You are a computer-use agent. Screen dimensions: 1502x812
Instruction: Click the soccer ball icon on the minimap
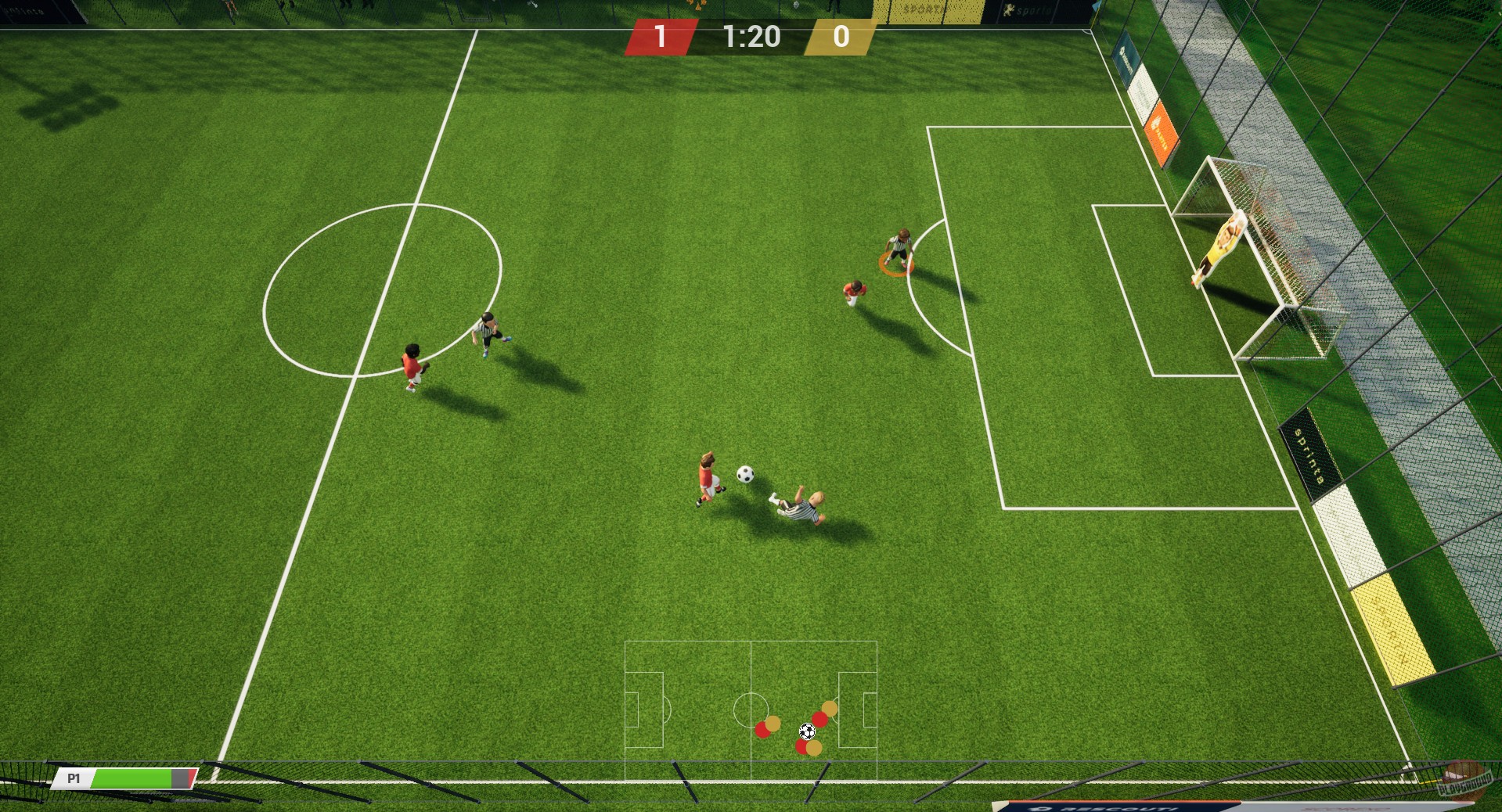click(x=808, y=731)
